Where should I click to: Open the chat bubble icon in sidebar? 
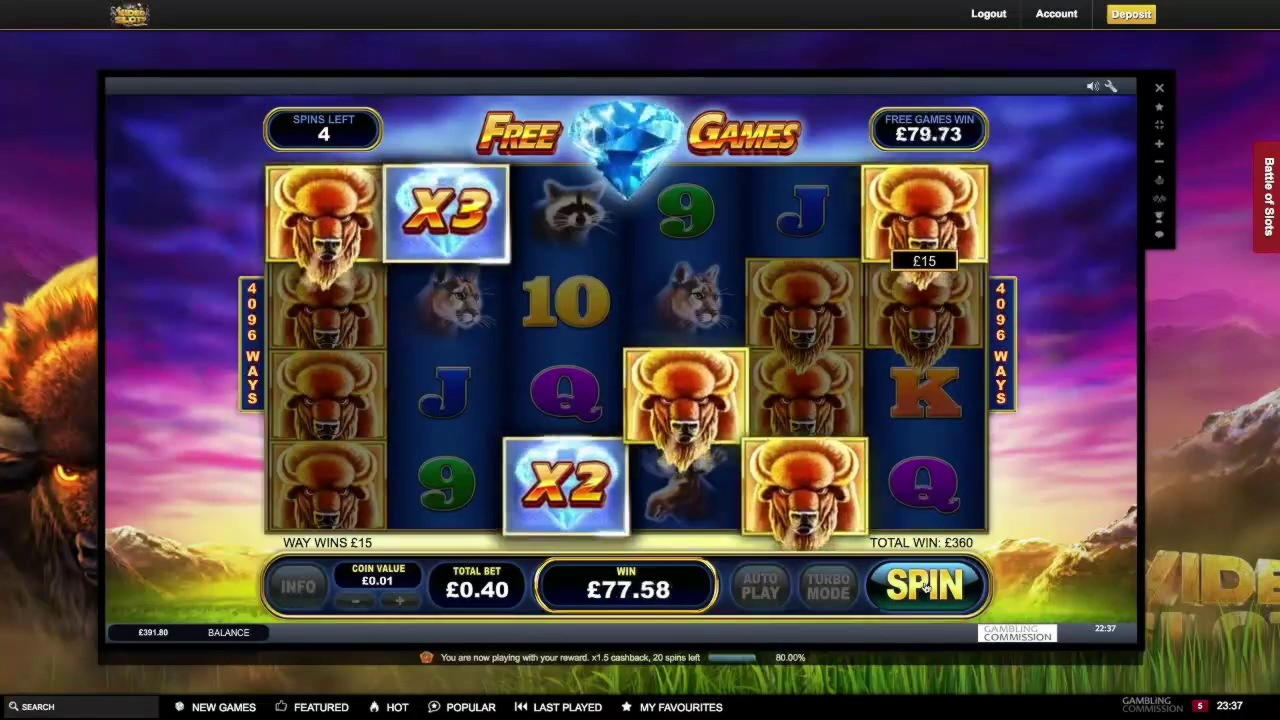[1159, 234]
